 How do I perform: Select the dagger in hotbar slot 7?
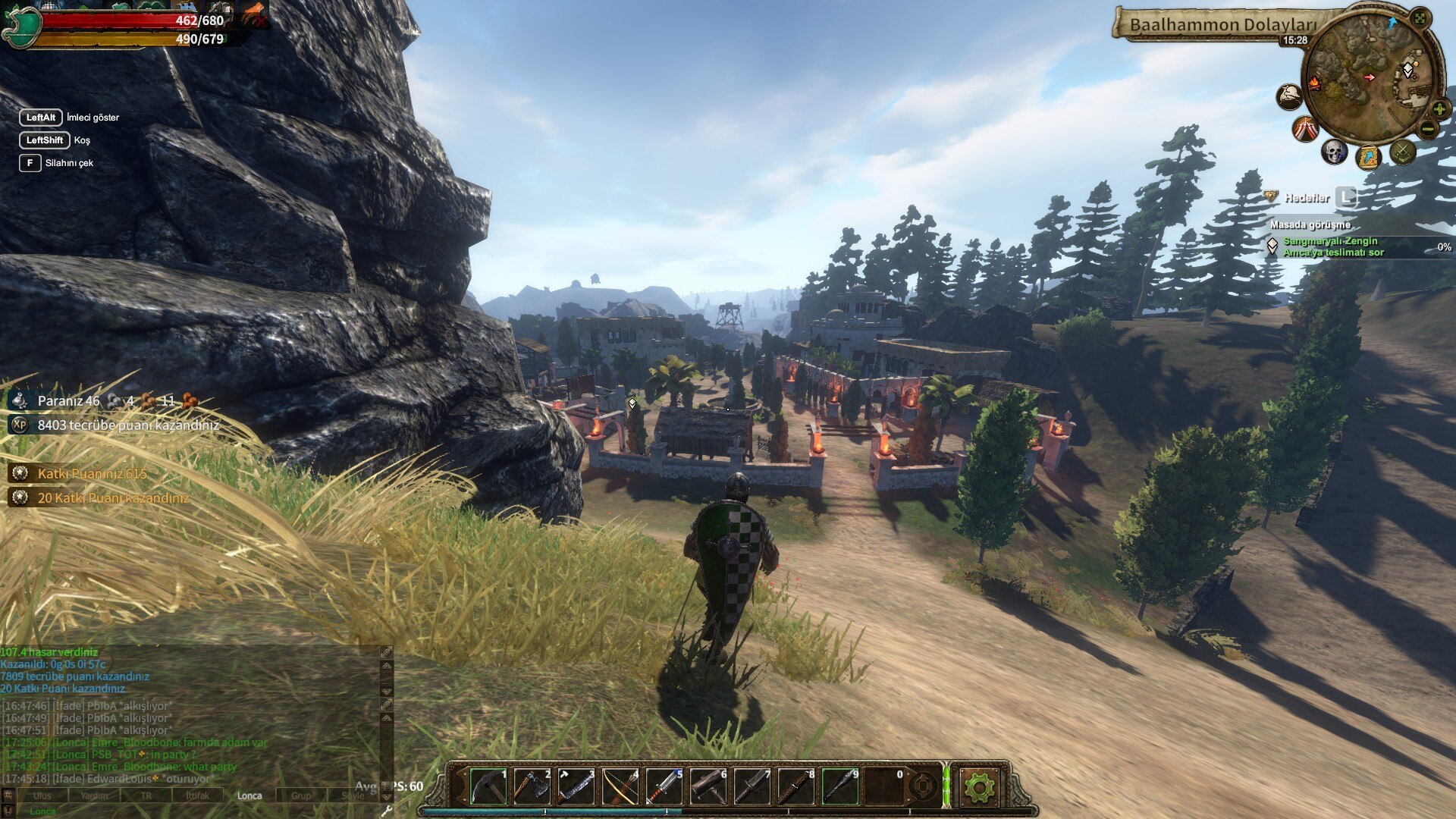752,786
